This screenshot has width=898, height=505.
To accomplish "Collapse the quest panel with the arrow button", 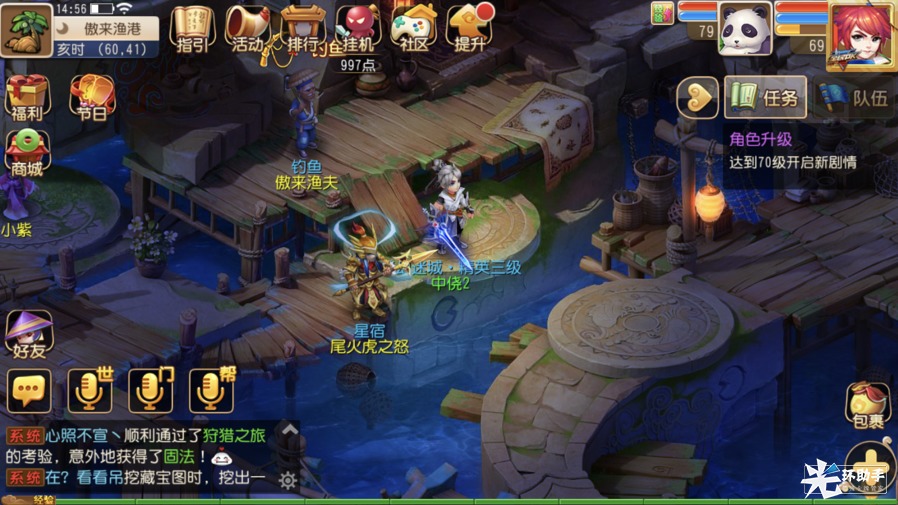I will [x=697, y=97].
